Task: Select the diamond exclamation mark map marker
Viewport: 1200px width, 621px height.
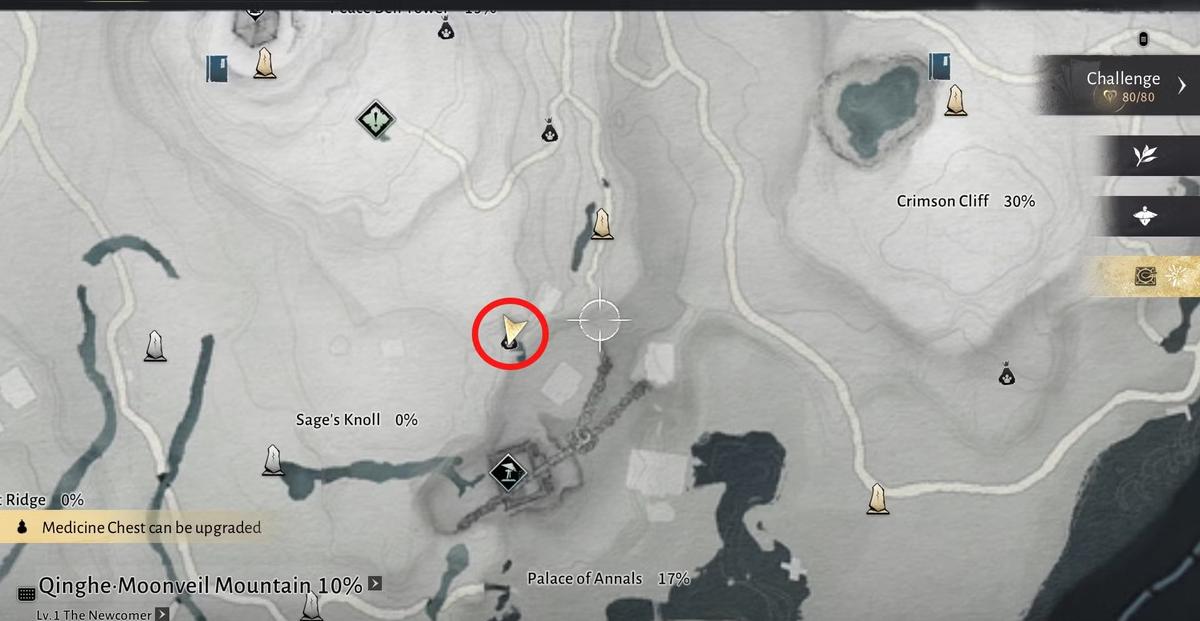Action: coord(375,122)
